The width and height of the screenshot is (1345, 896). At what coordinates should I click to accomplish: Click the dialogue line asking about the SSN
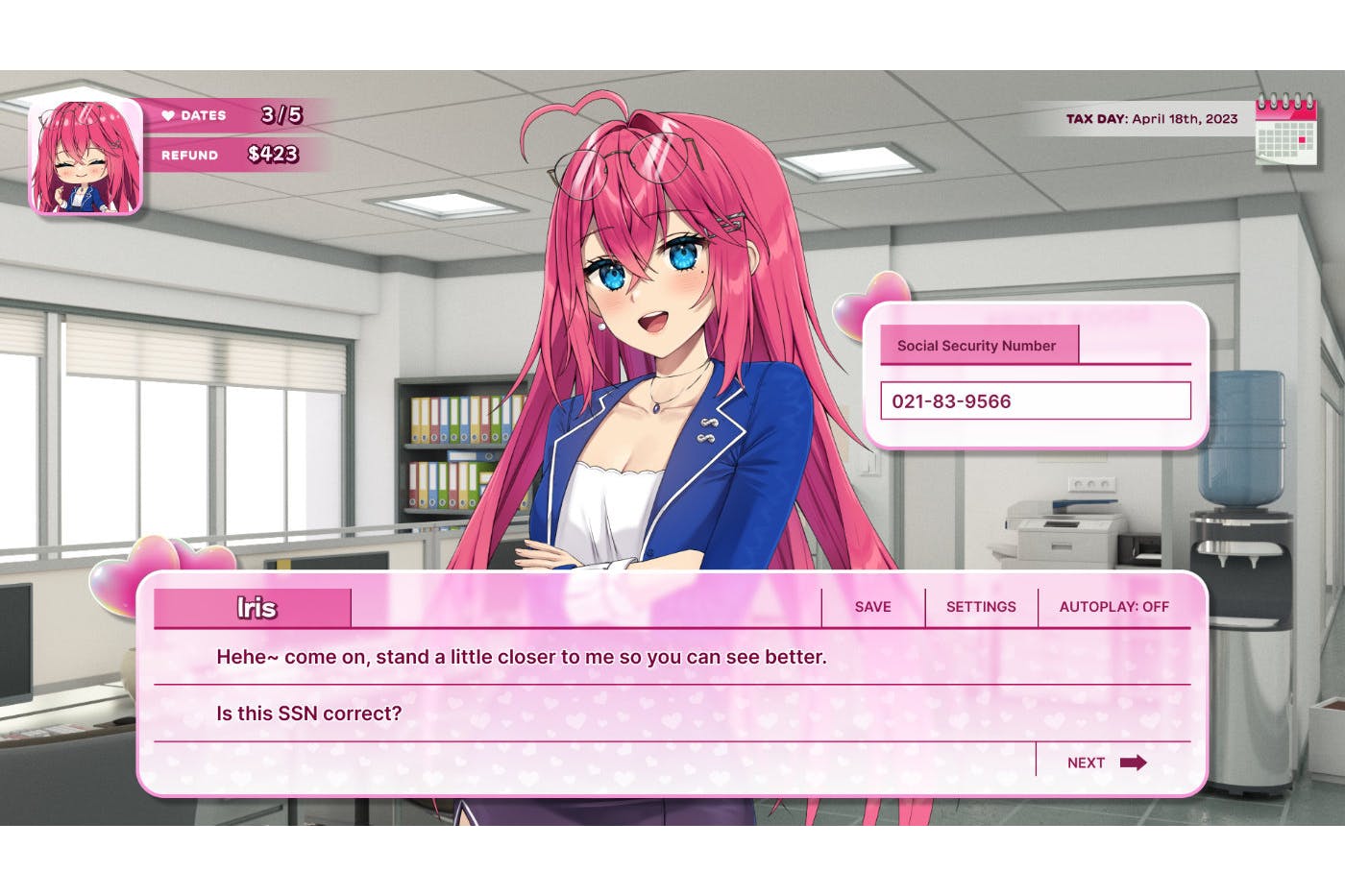point(308,714)
